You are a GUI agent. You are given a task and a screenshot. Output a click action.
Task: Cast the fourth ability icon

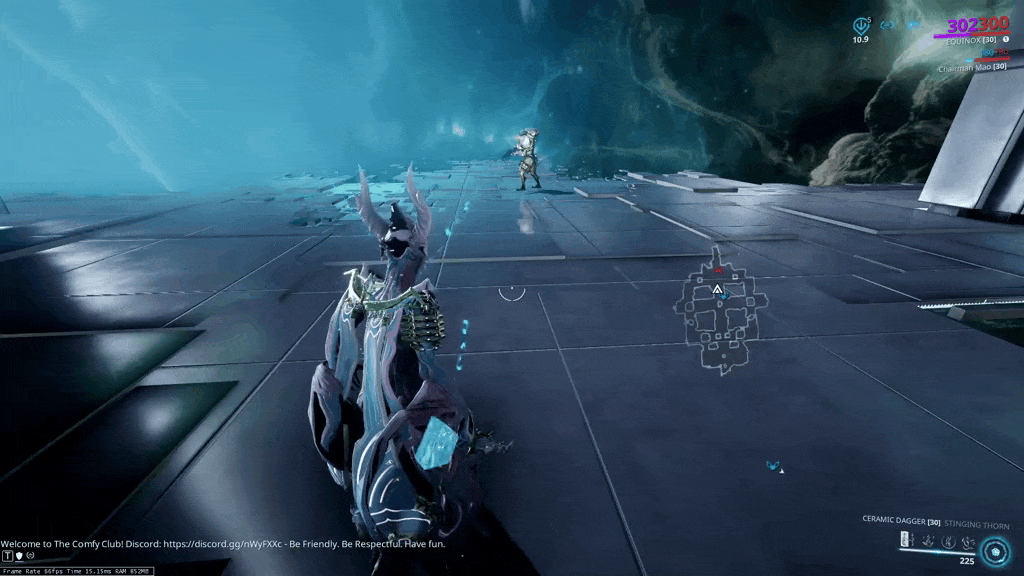968,540
